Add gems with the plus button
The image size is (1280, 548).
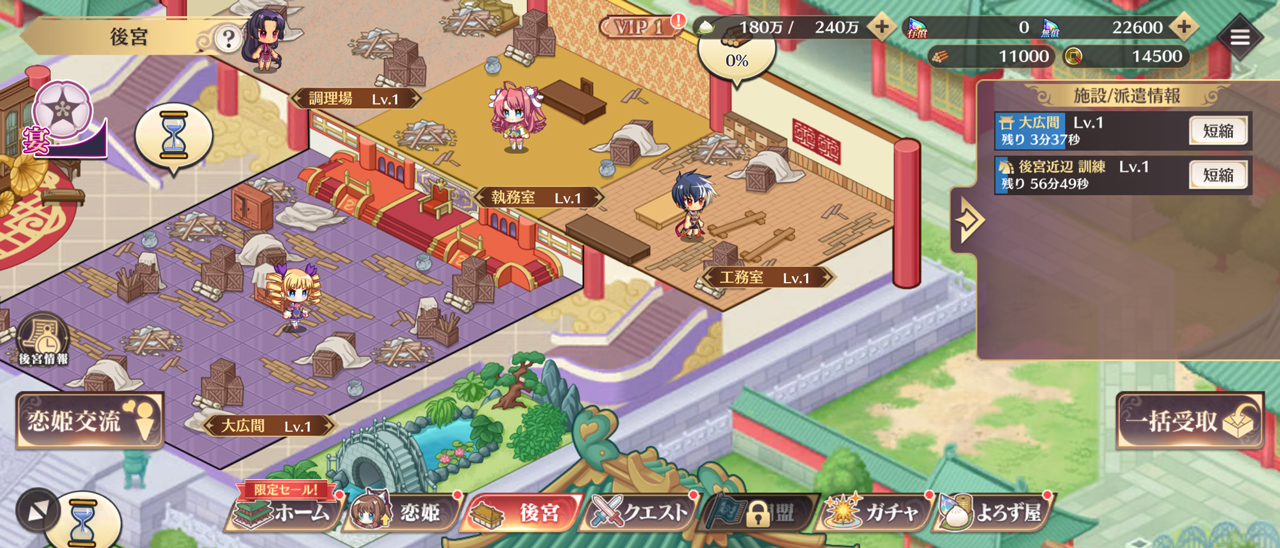(x=1183, y=27)
